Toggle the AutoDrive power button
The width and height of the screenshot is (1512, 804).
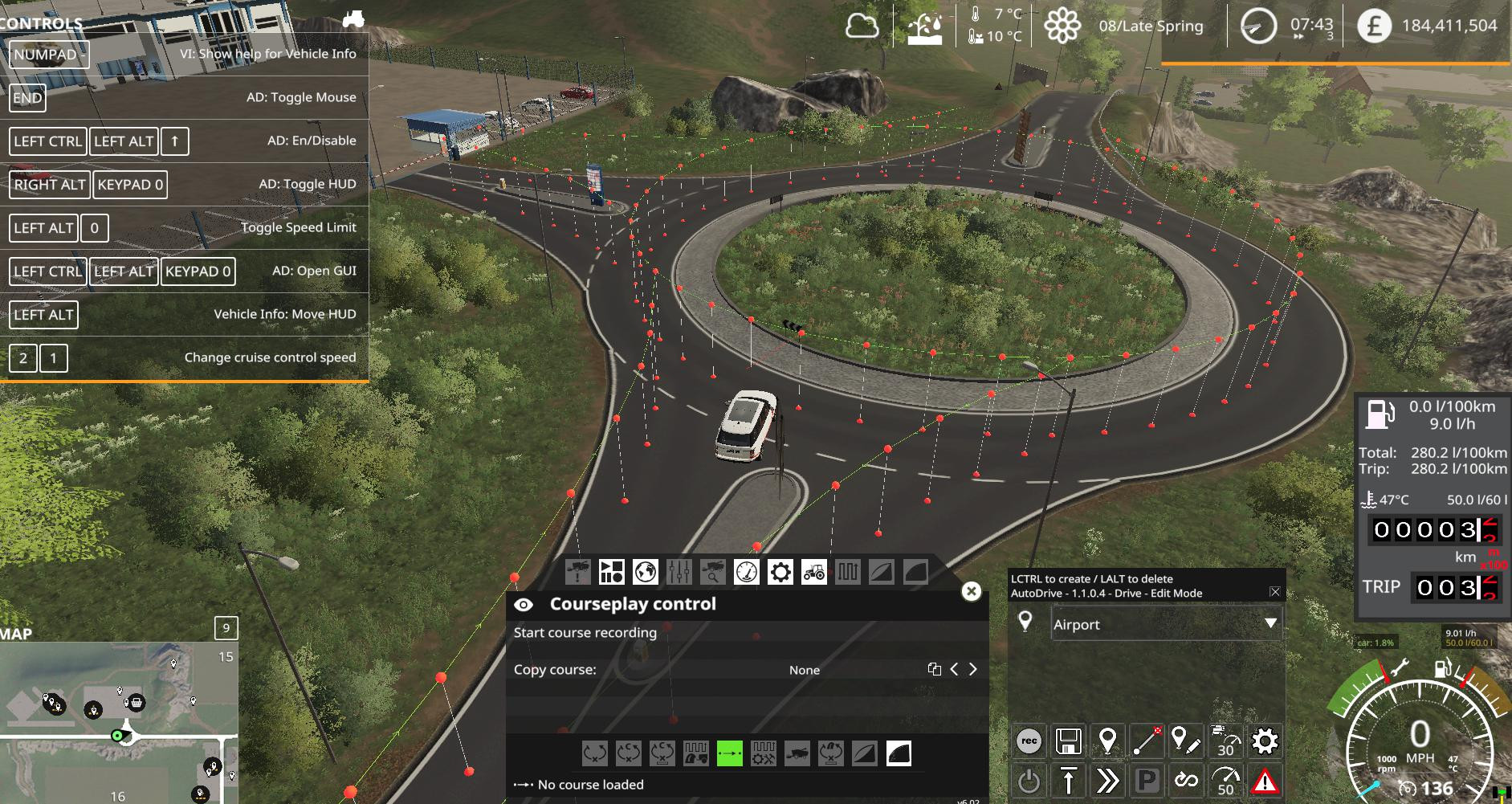pos(1029,778)
